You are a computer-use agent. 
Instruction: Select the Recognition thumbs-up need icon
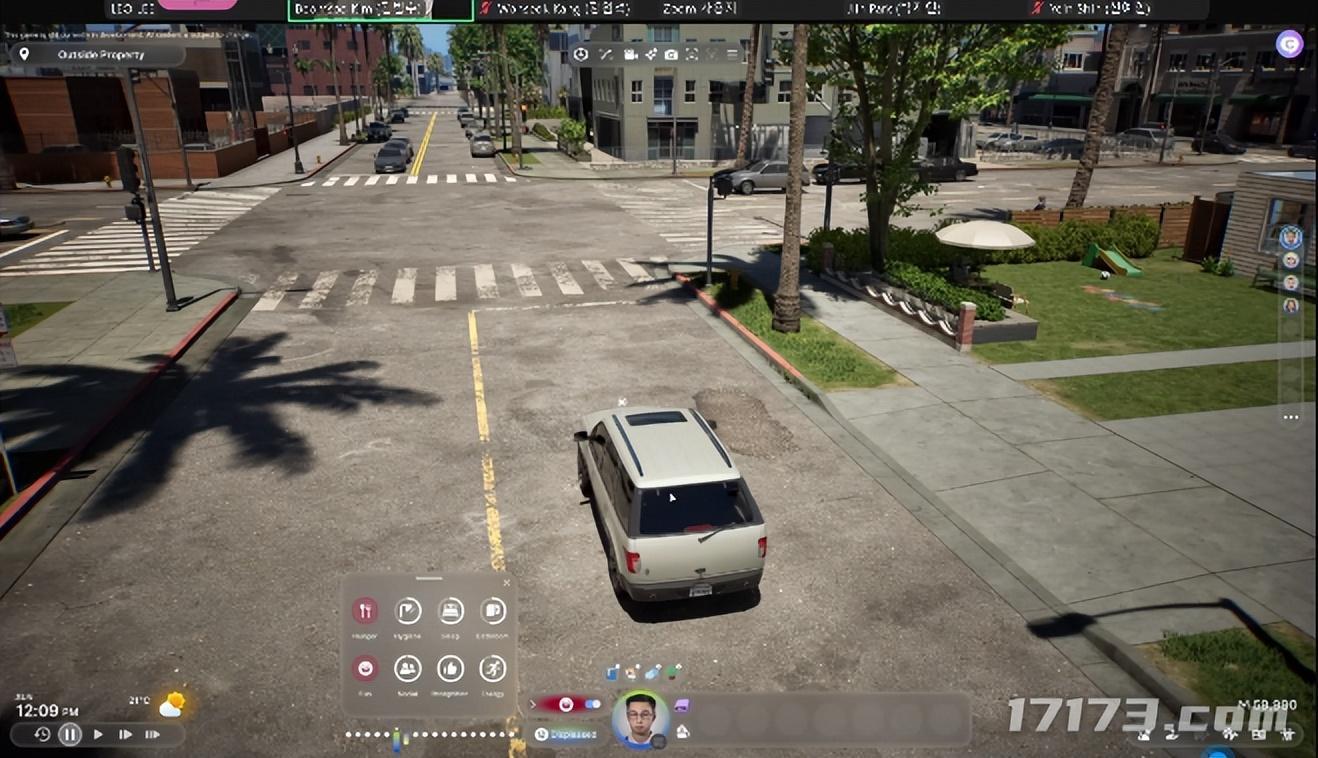(451, 668)
